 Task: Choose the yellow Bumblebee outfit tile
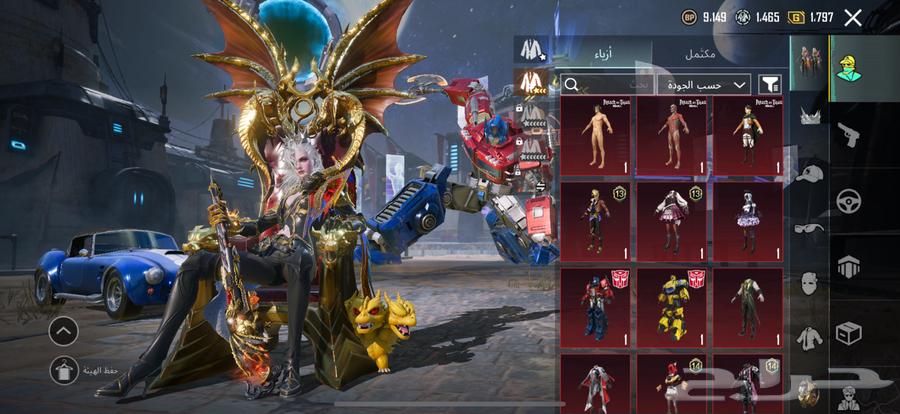pos(672,304)
